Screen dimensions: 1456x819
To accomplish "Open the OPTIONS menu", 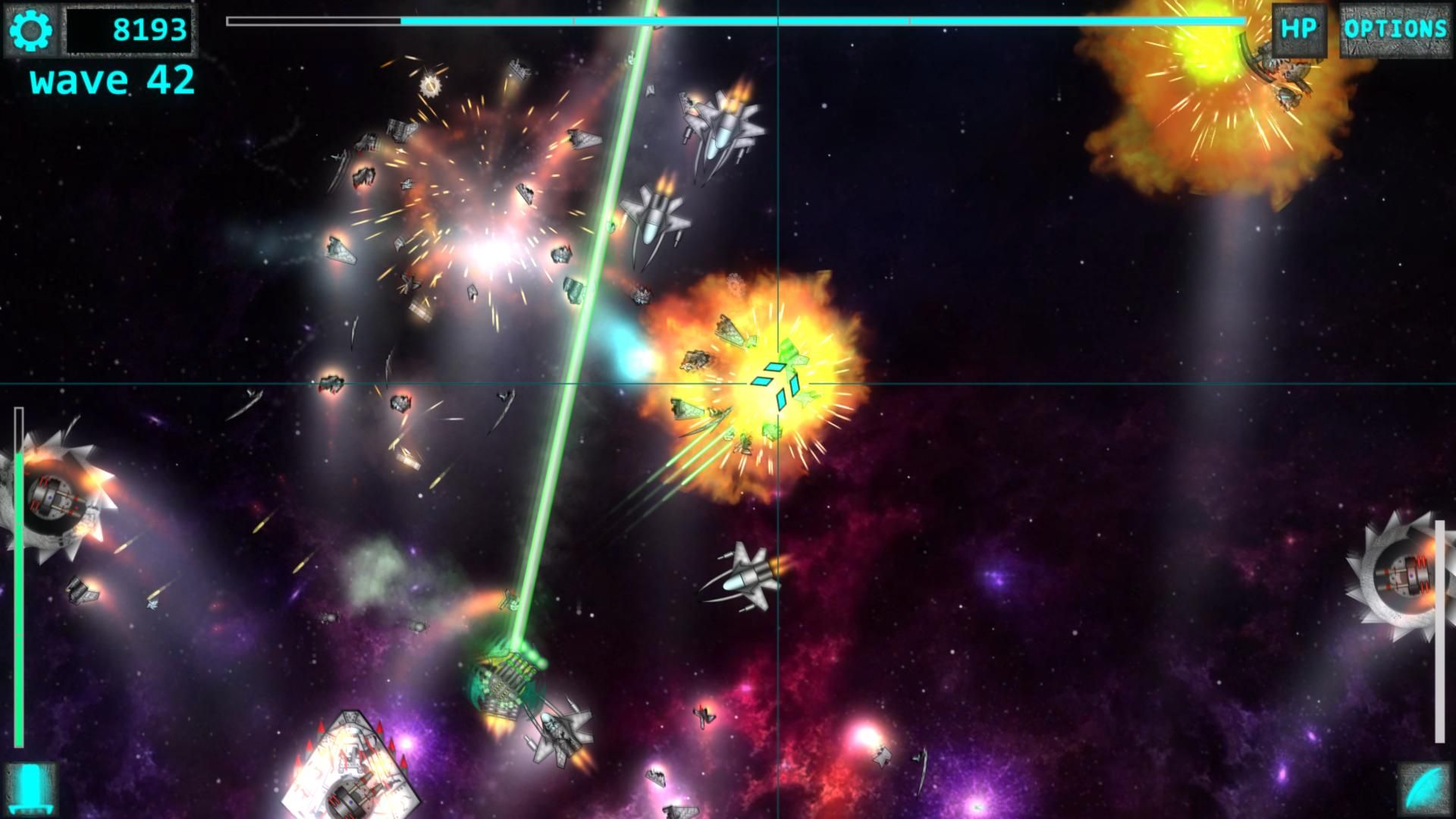I will pyautogui.click(x=1395, y=30).
